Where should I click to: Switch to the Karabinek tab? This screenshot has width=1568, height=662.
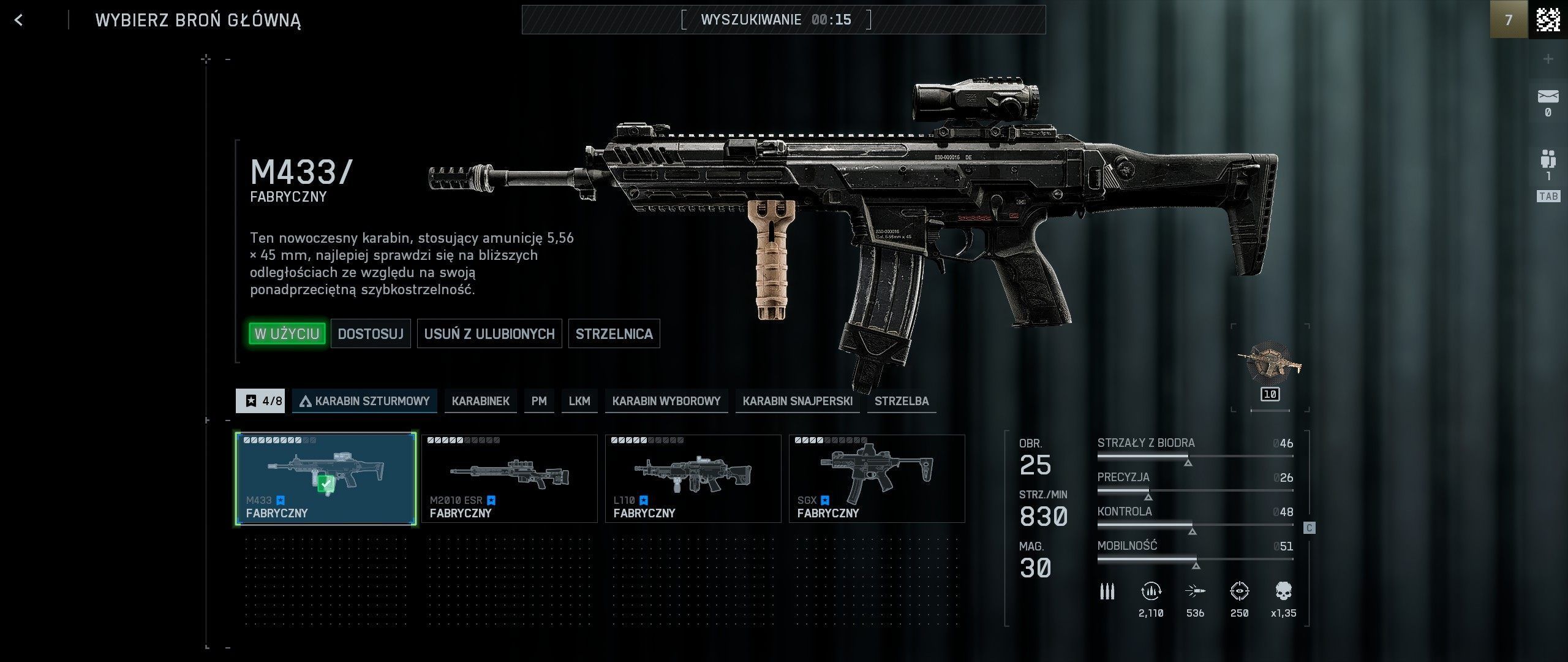coord(480,401)
